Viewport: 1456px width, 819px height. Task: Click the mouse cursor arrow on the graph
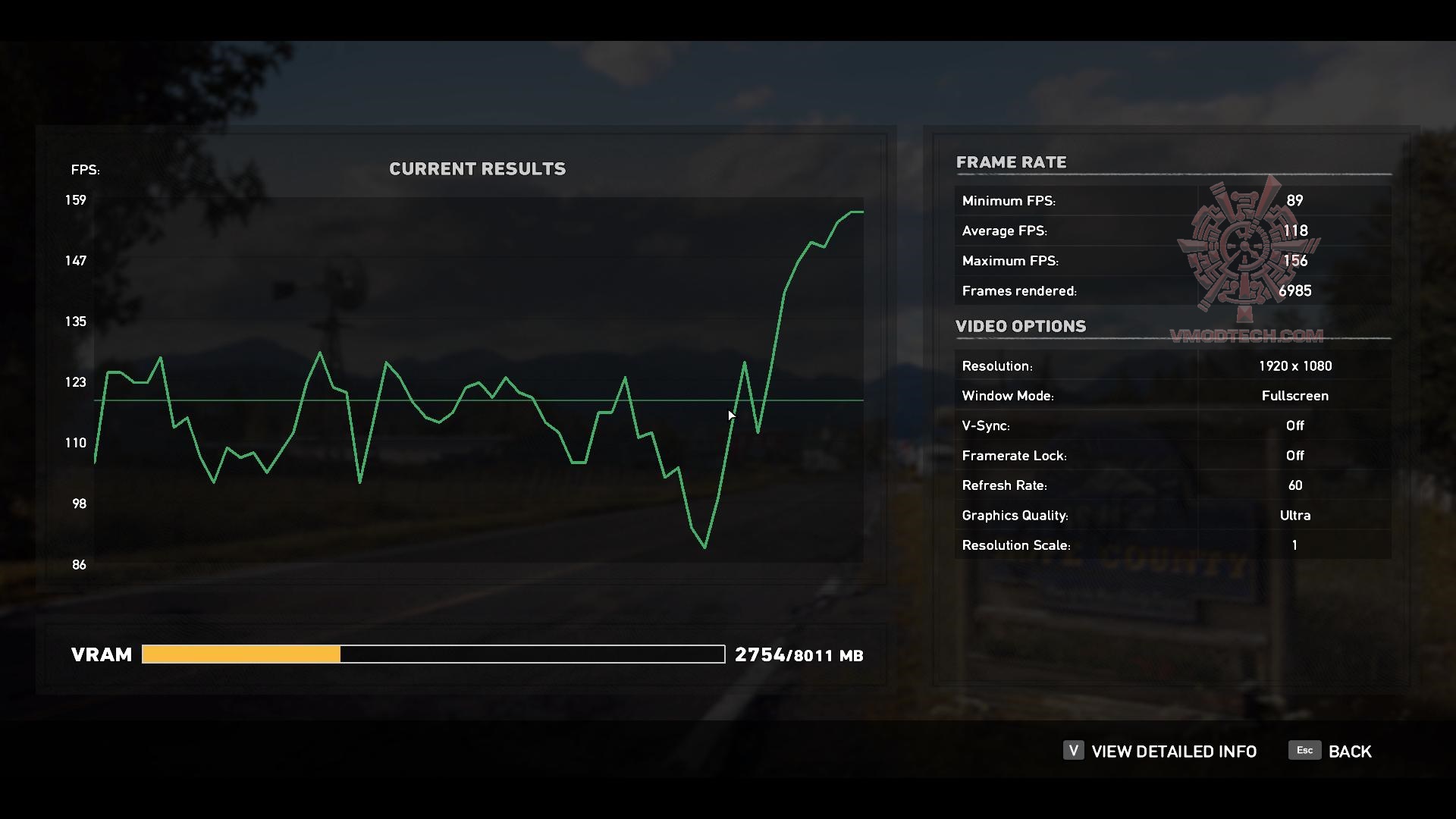(x=730, y=416)
